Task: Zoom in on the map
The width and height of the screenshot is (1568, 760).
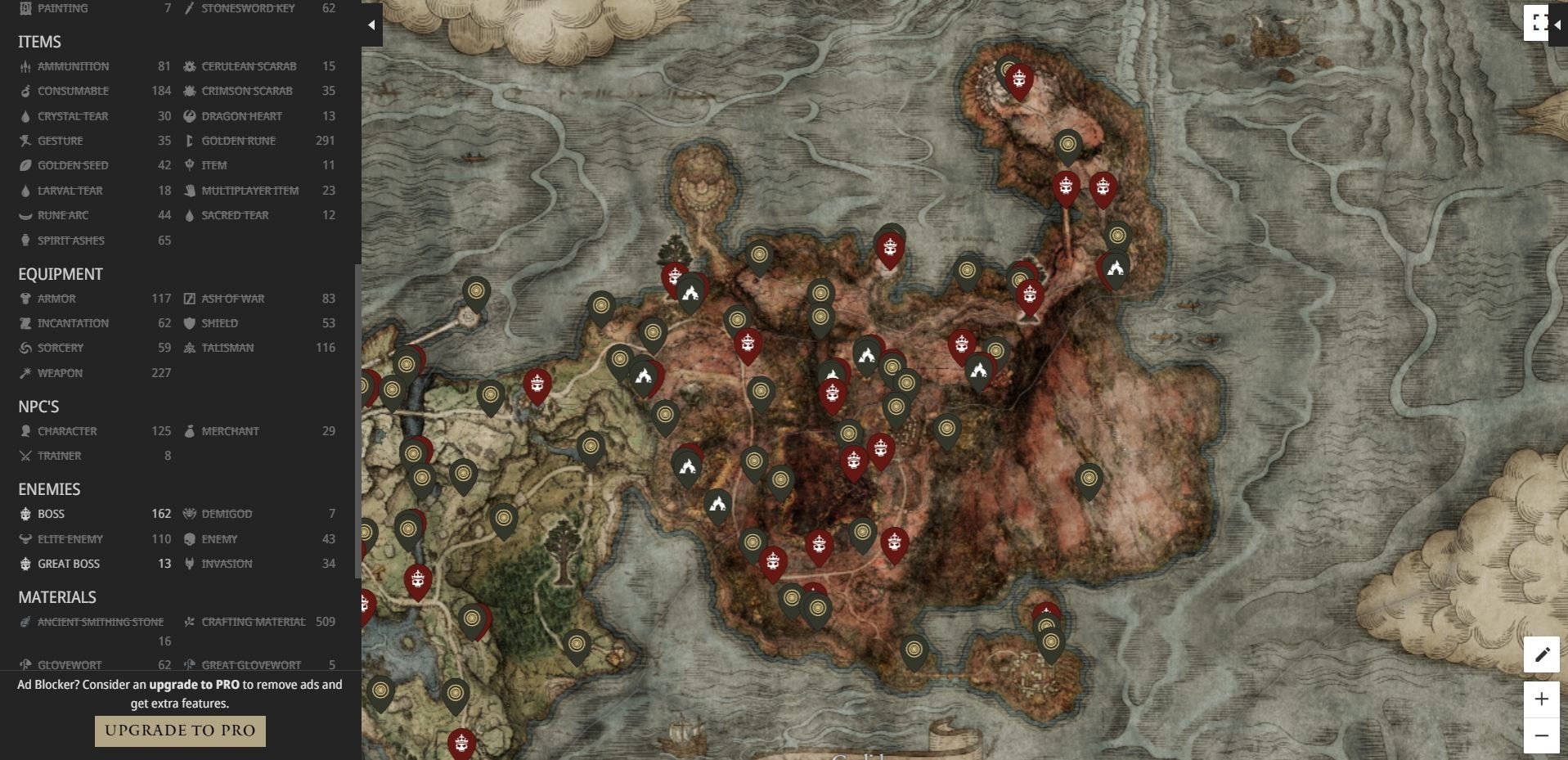Action: pos(1543,699)
